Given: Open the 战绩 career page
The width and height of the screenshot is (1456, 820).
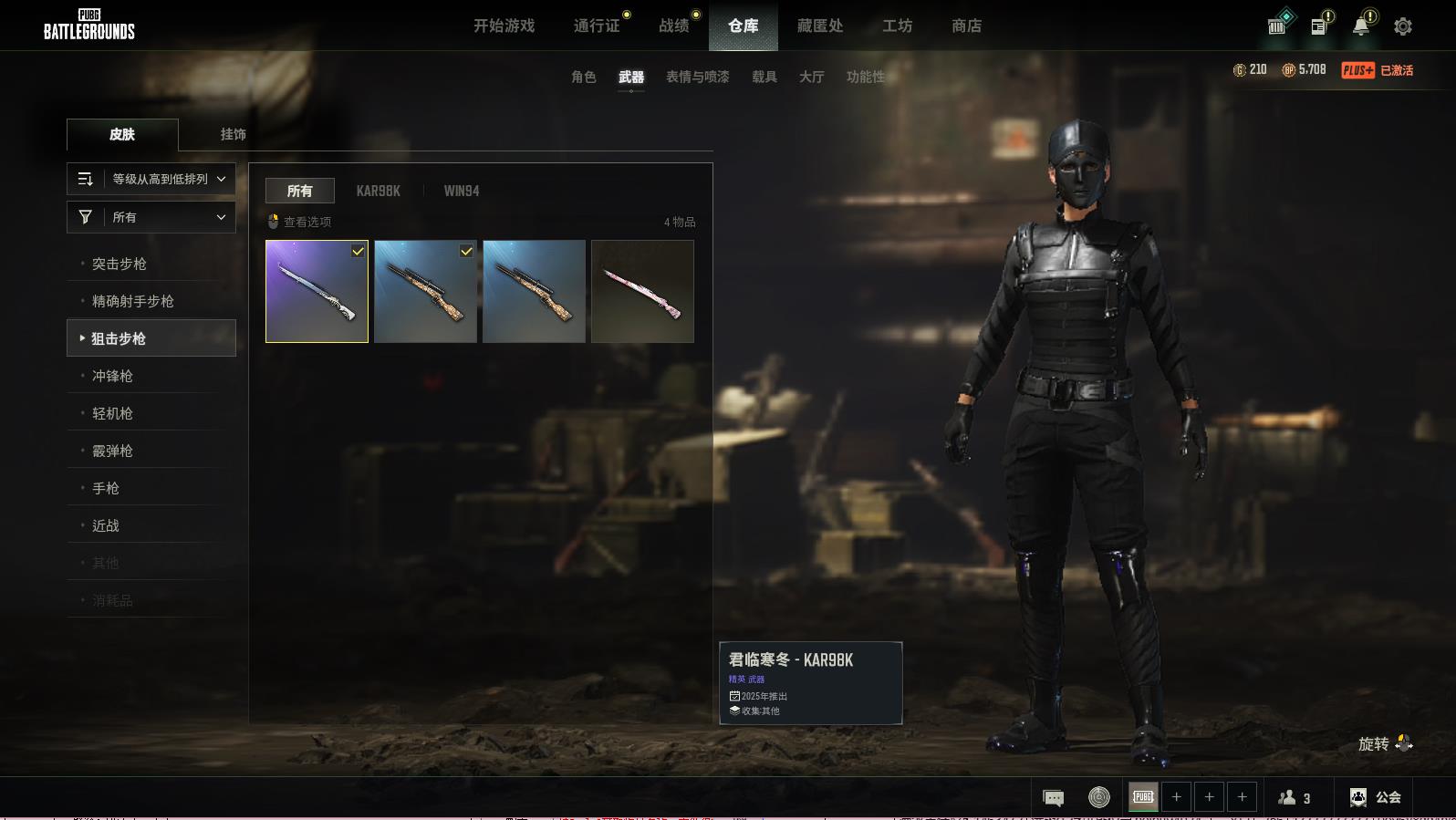Looking at the screenshot, I should click(674, 26).
